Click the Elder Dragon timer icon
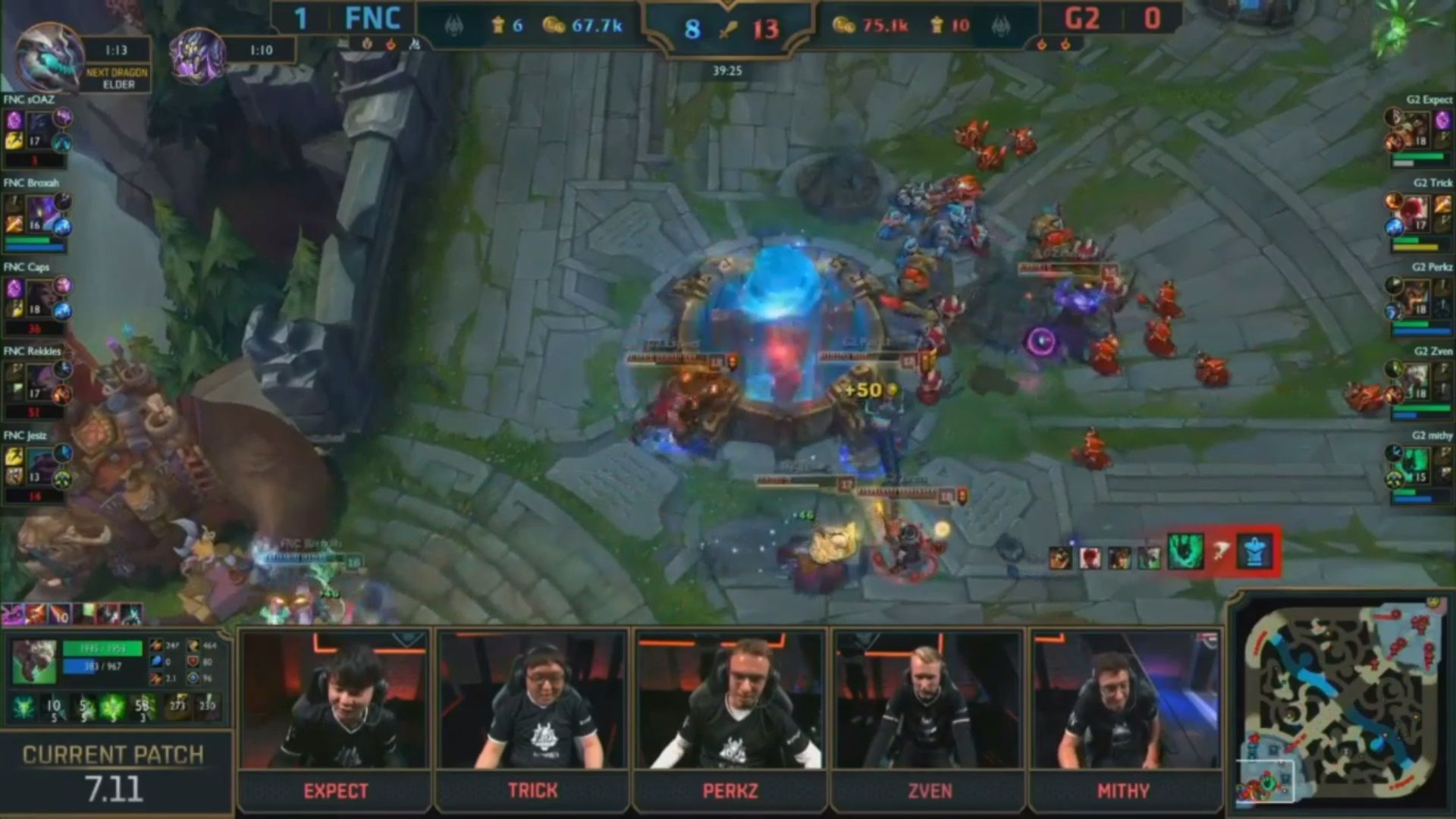 [49, 58]
